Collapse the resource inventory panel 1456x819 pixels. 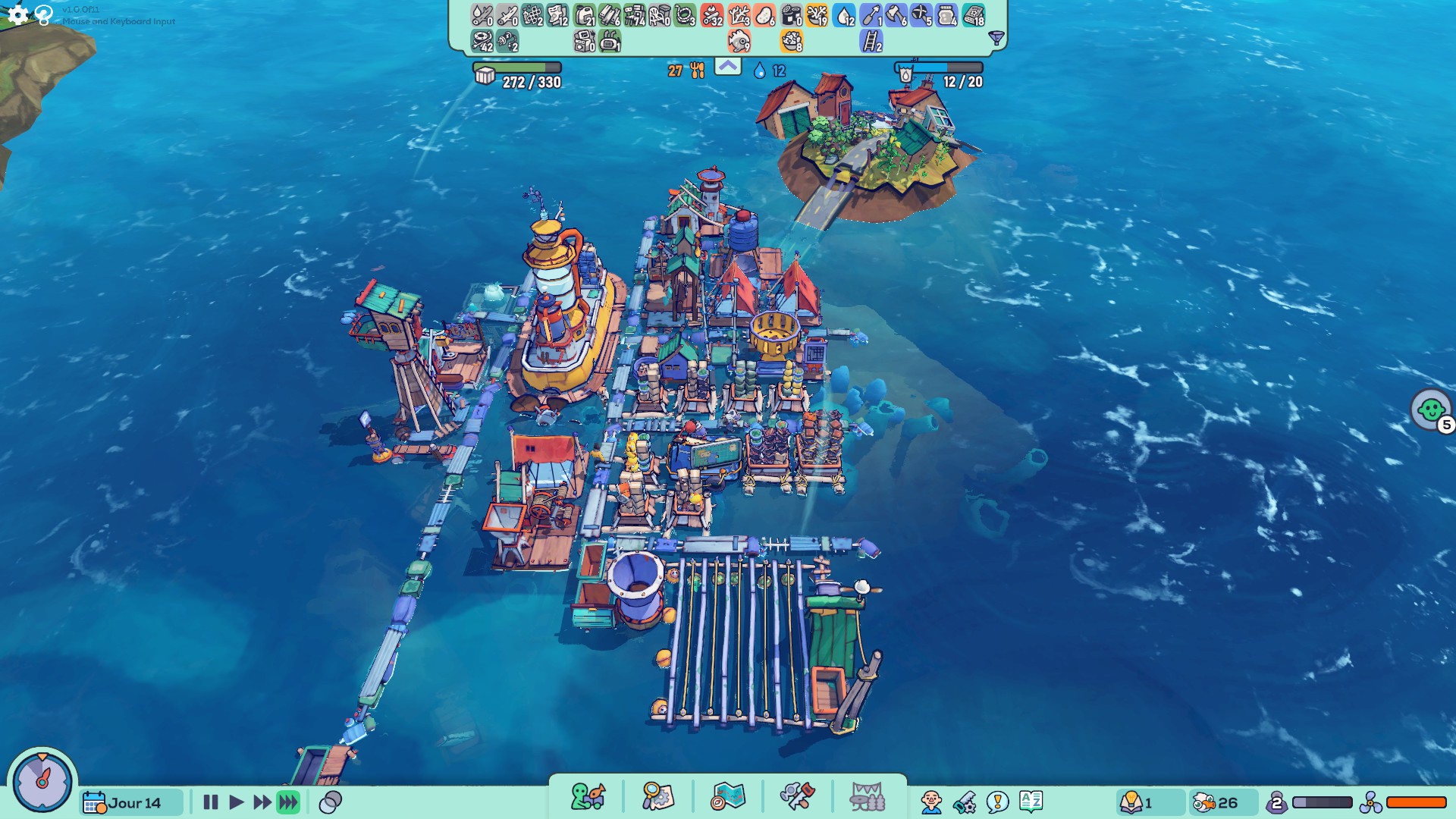point(727,67)
